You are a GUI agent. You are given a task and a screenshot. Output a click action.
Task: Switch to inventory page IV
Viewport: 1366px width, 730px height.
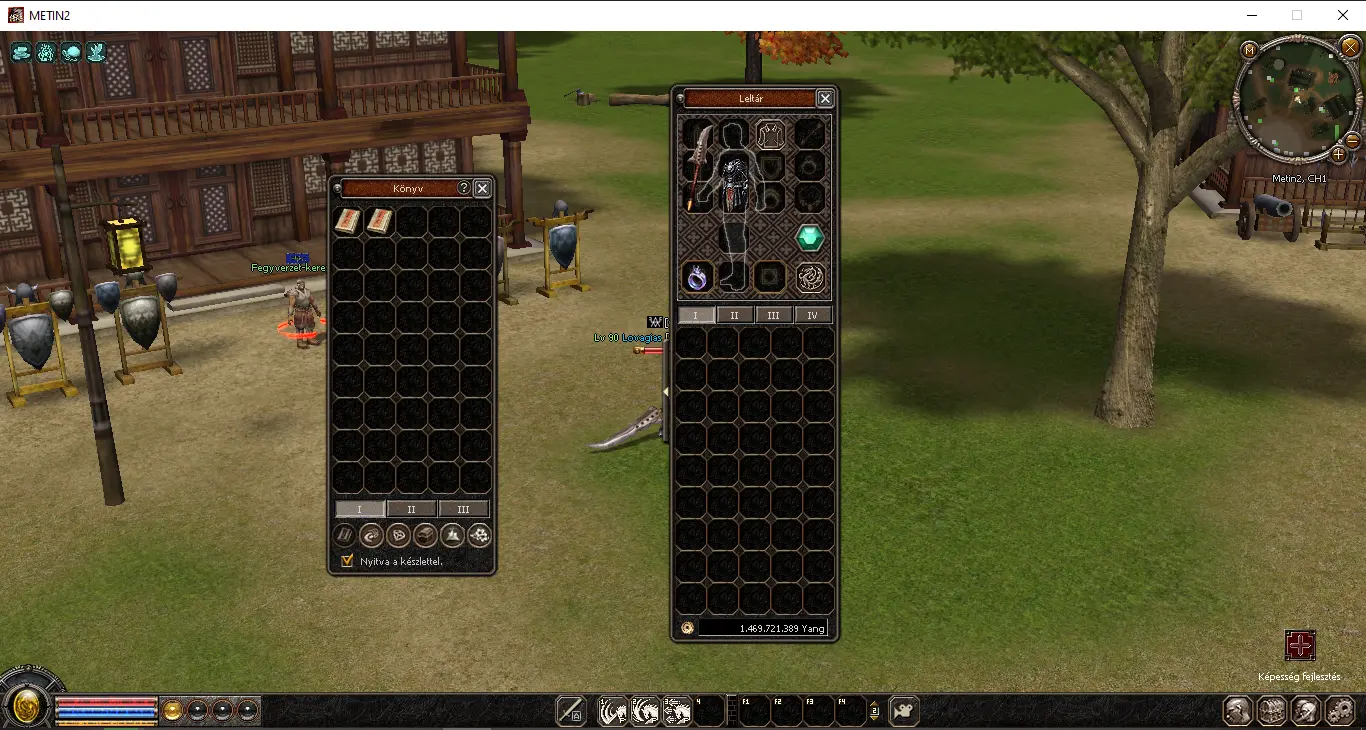click(x=812, y=315)
